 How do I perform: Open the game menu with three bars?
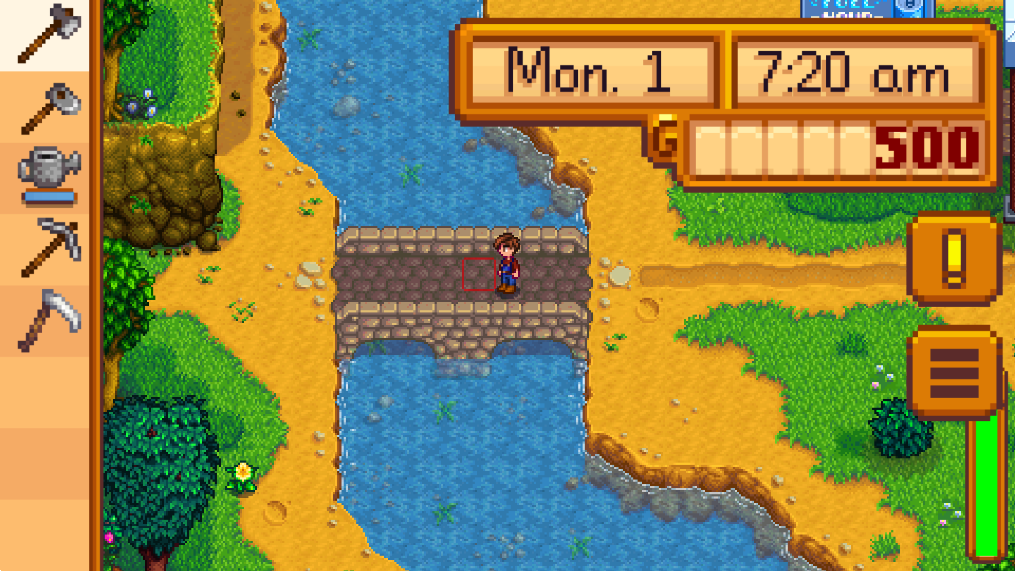953,374
